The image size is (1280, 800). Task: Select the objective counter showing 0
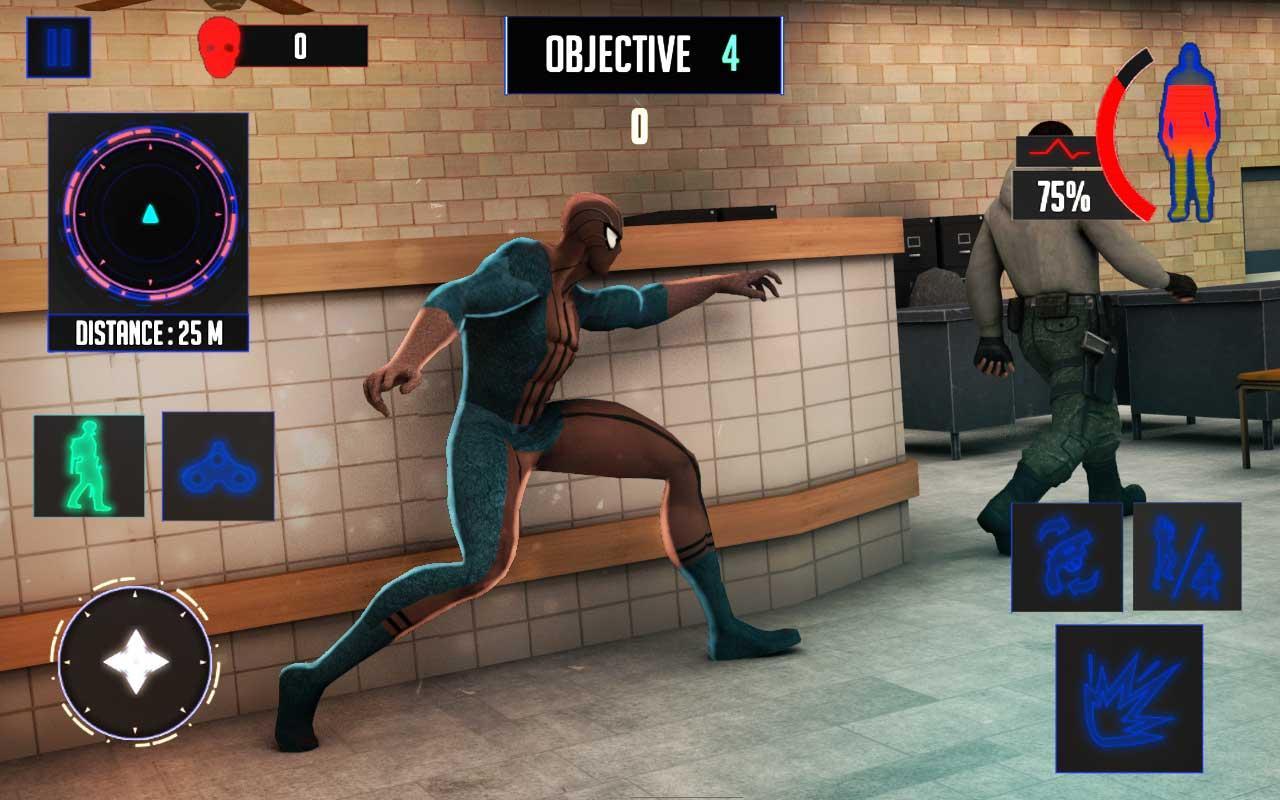637,128
